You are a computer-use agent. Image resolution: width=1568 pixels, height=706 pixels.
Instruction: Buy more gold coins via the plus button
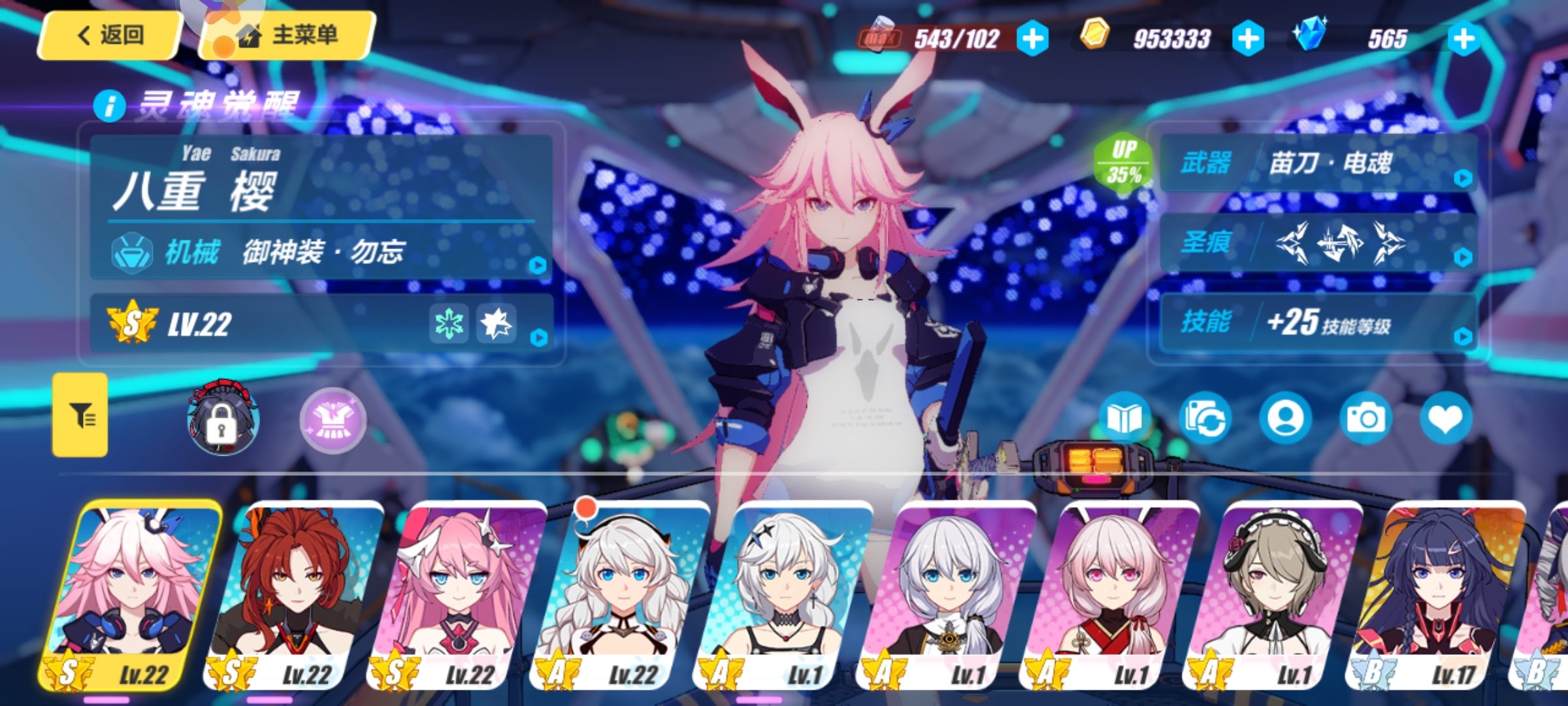point(1247,39)
